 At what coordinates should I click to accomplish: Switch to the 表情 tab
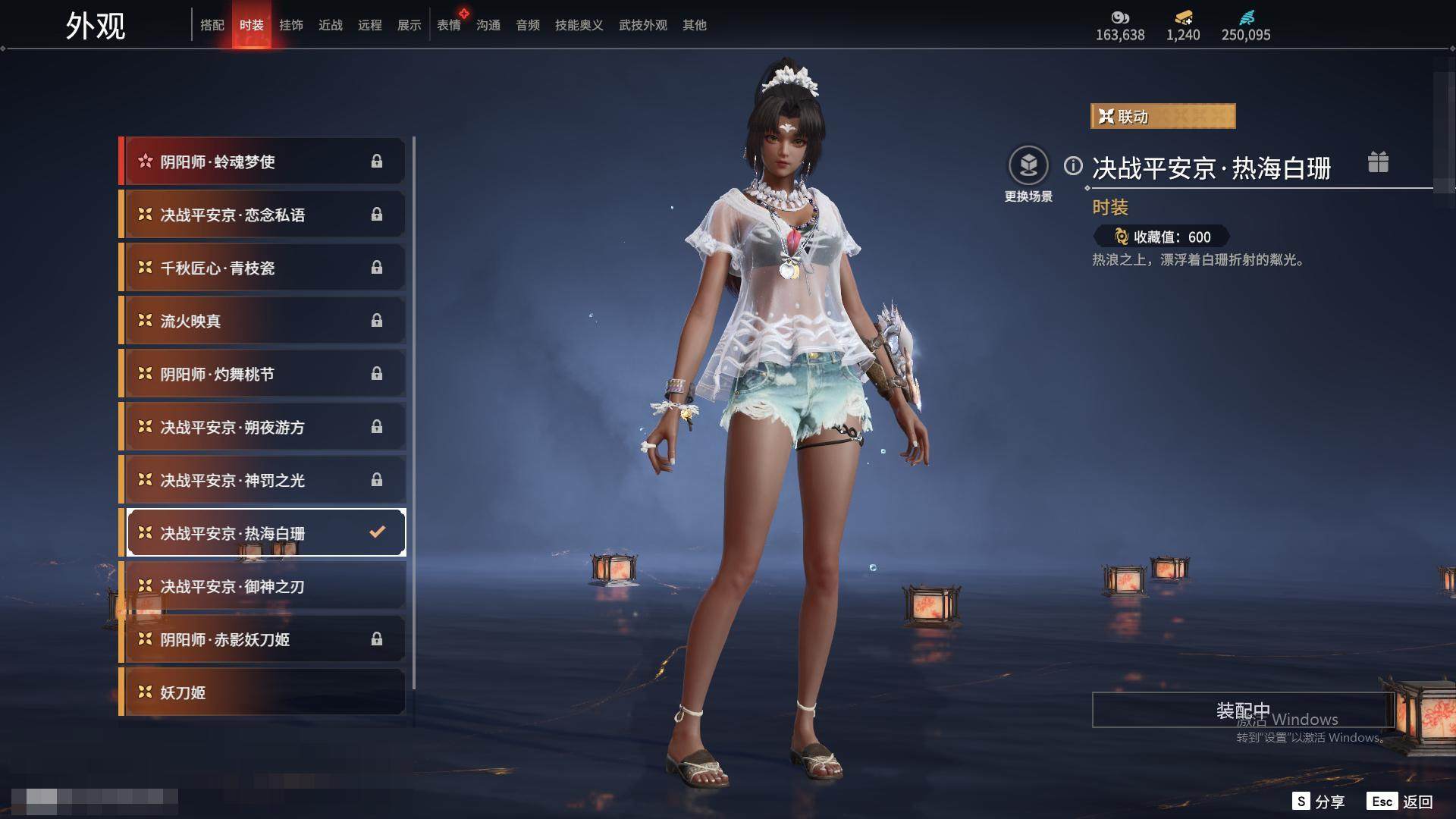point(449,25)
